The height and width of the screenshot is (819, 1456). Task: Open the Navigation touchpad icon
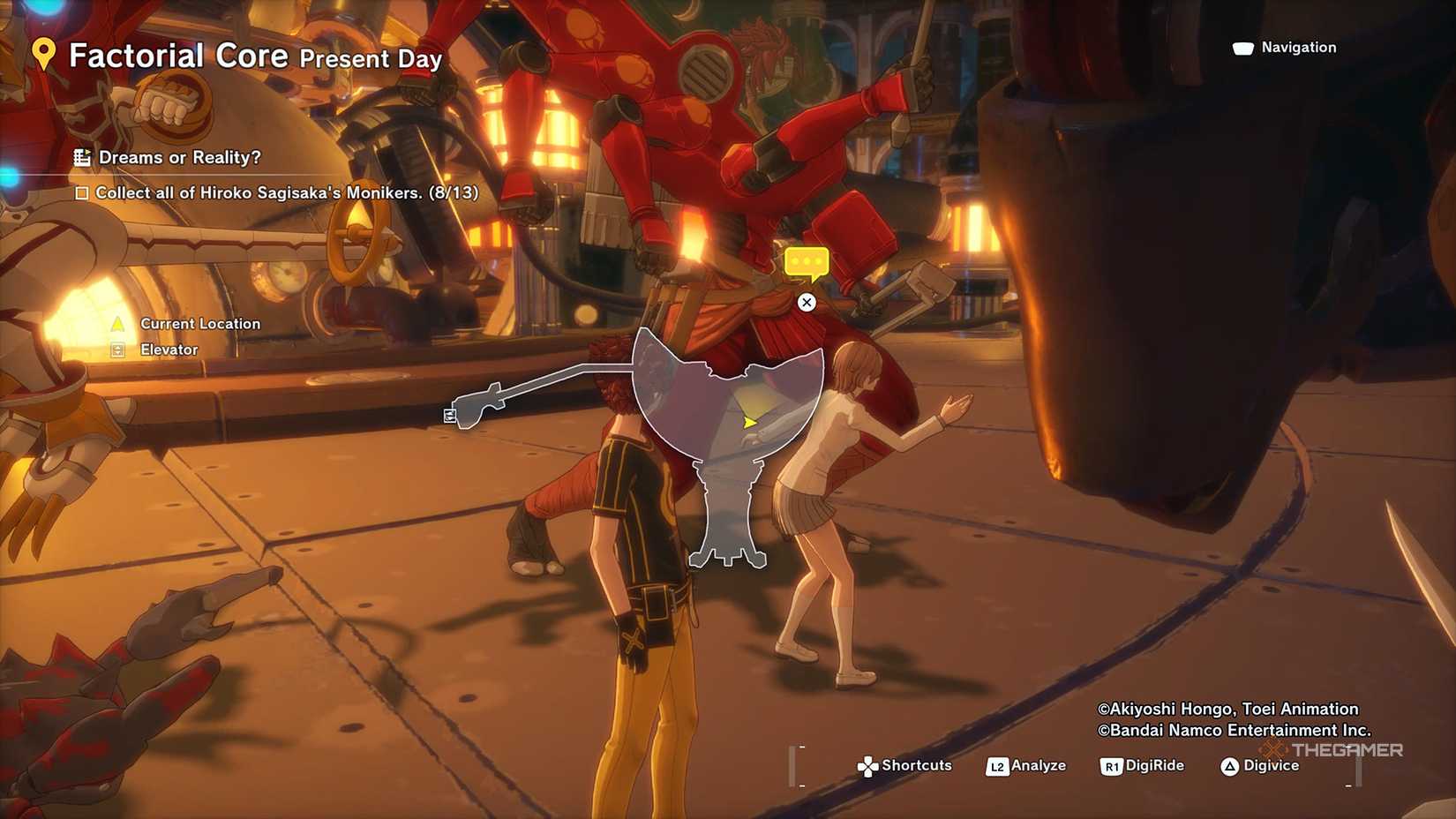coord(1242,48)
